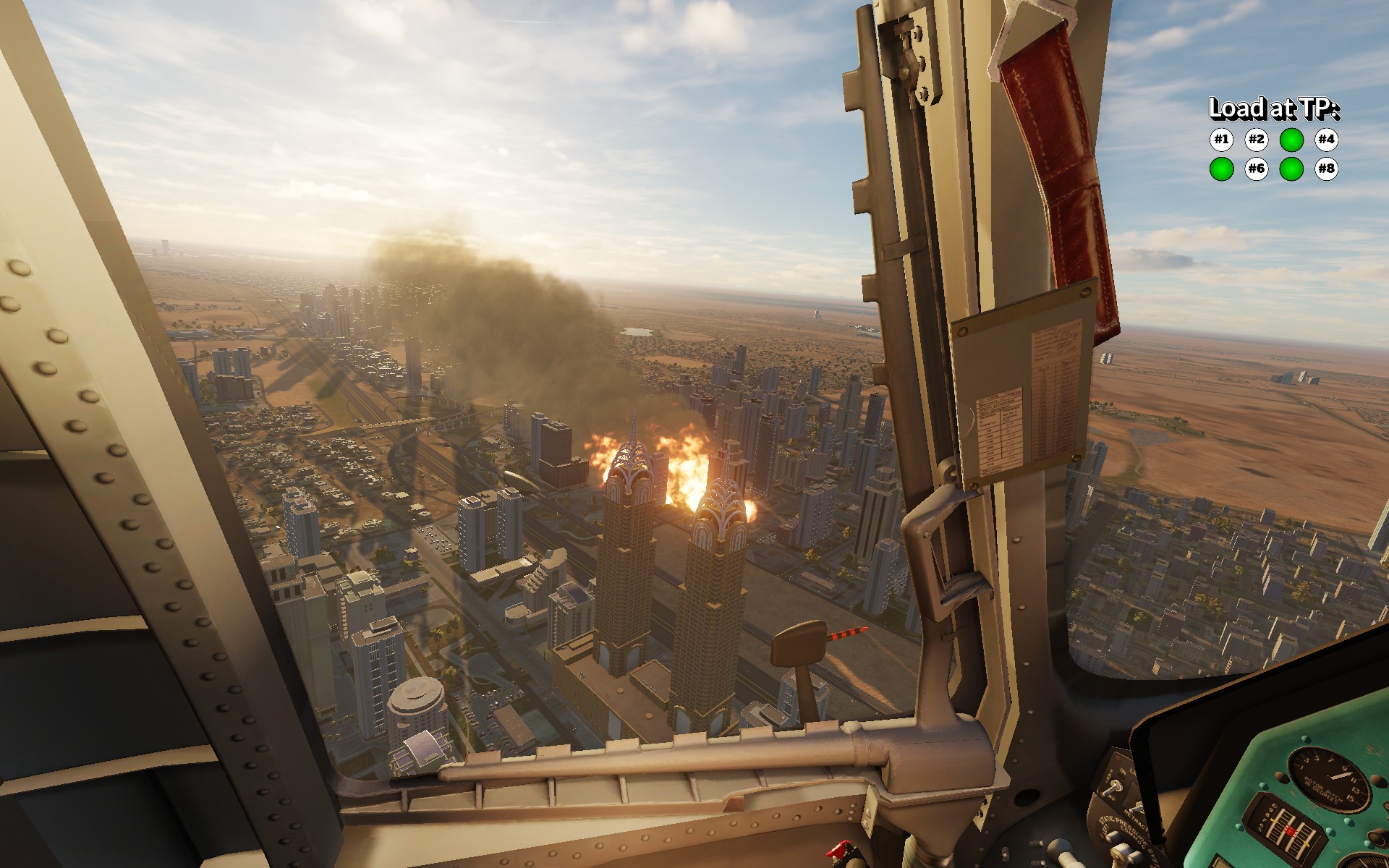Click the #6 load marker

coord(1257,169)
